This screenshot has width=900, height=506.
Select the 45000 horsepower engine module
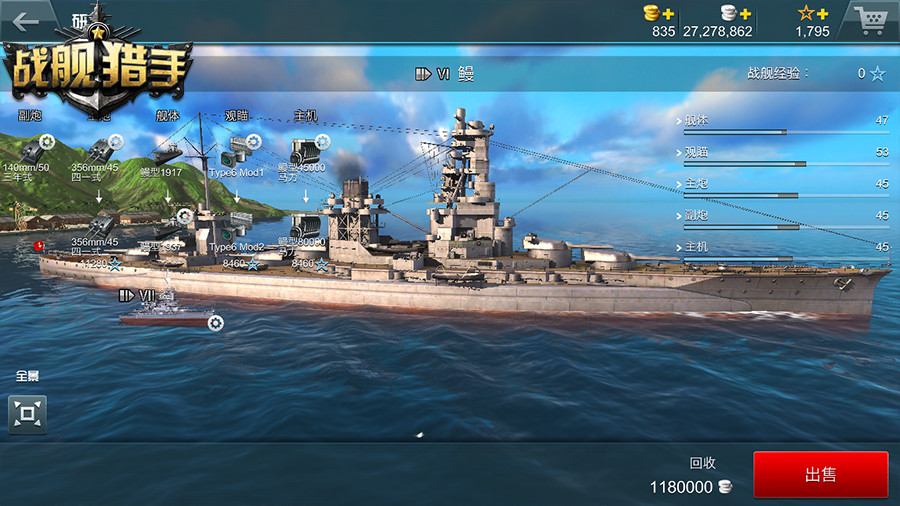pos(305,150)
